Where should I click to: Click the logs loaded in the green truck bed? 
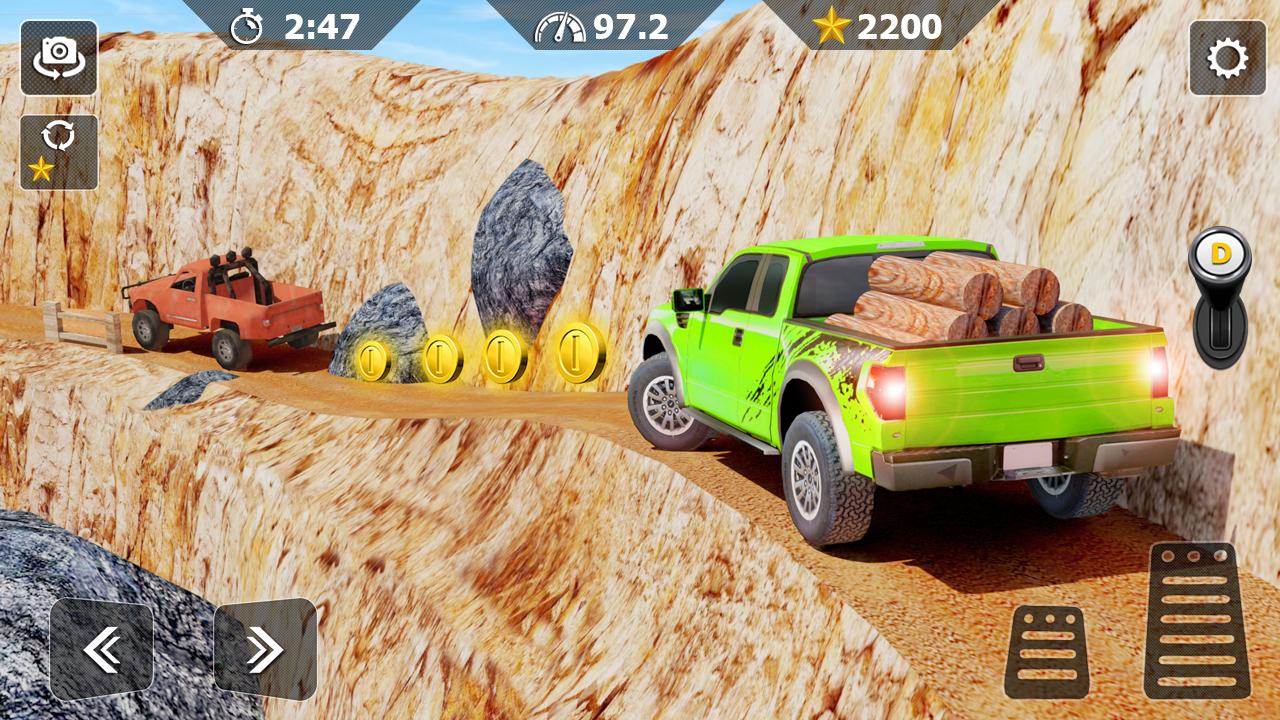(x=960, y=295)
